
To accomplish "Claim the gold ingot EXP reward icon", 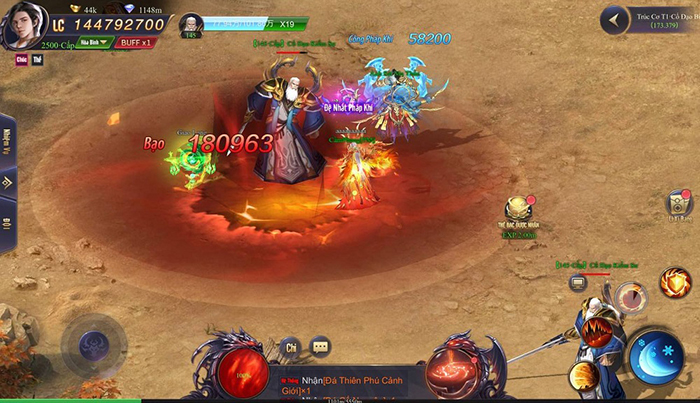I will [x=518, y=210].
